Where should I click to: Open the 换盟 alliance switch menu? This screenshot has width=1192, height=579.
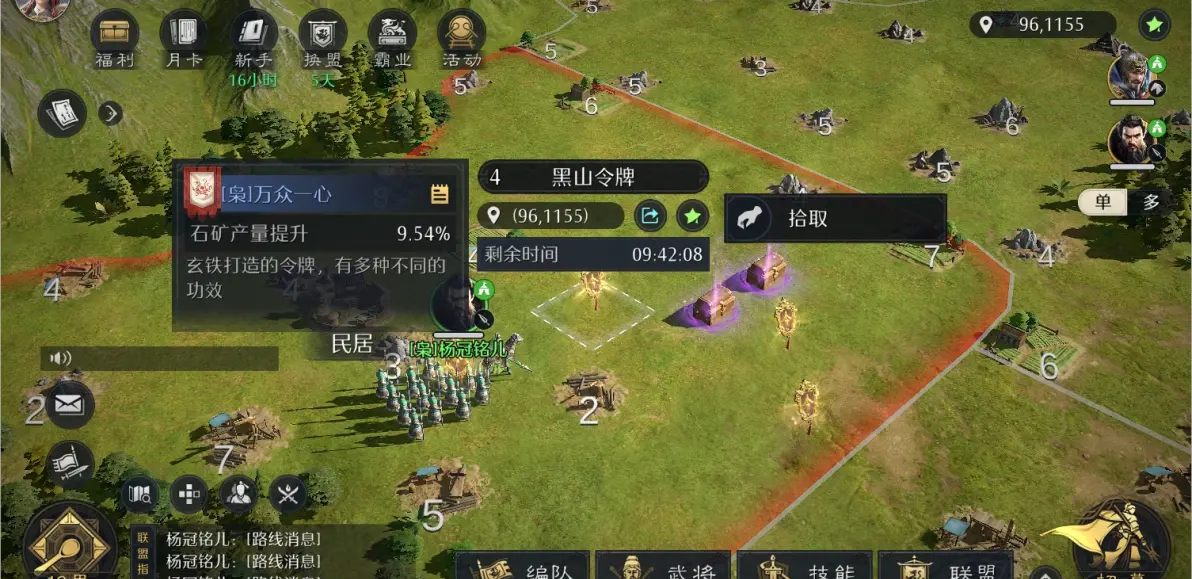[322, 36]
